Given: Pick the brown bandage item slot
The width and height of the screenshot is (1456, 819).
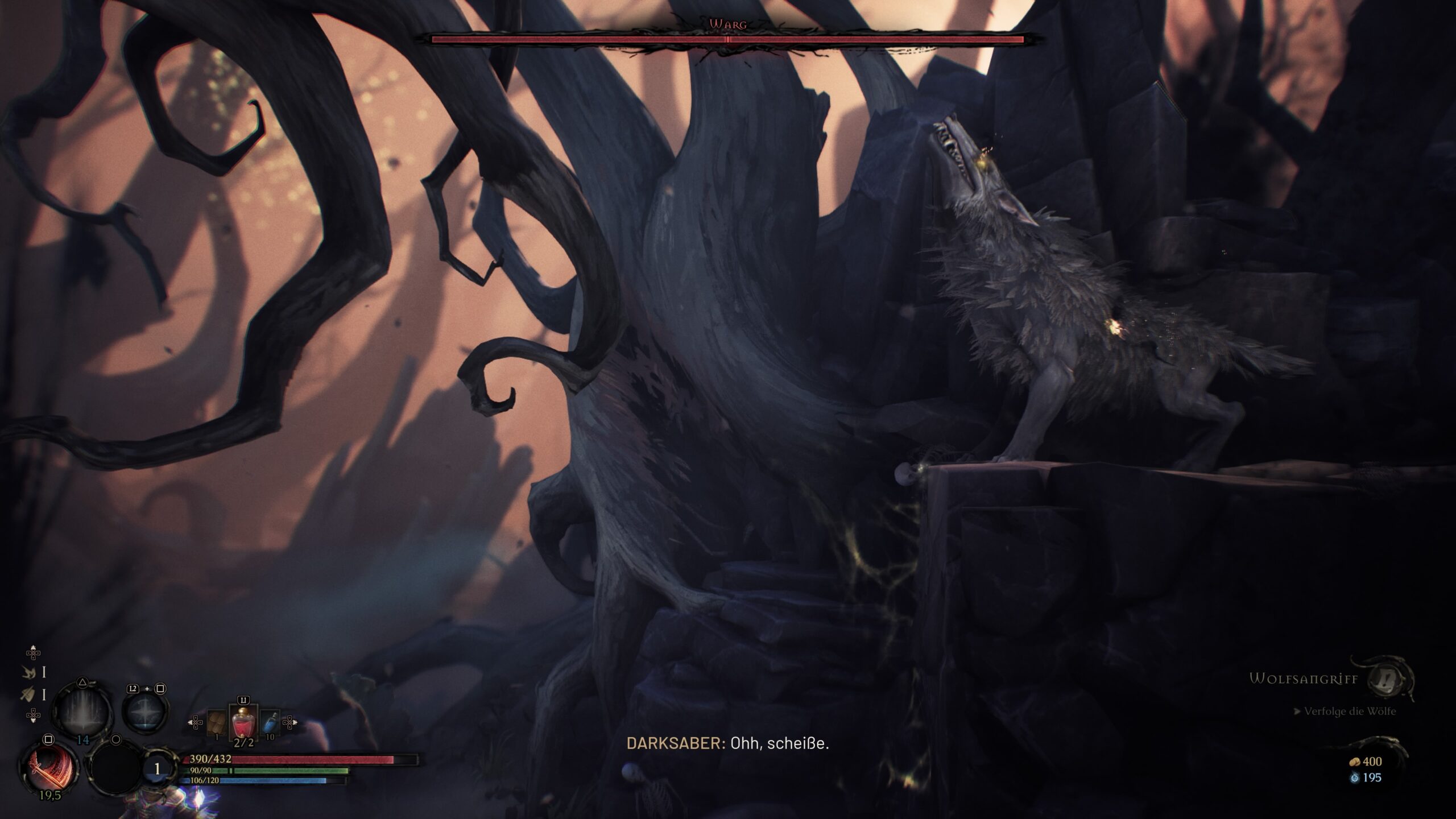Looking at the screenshot, I should point(217,723).
